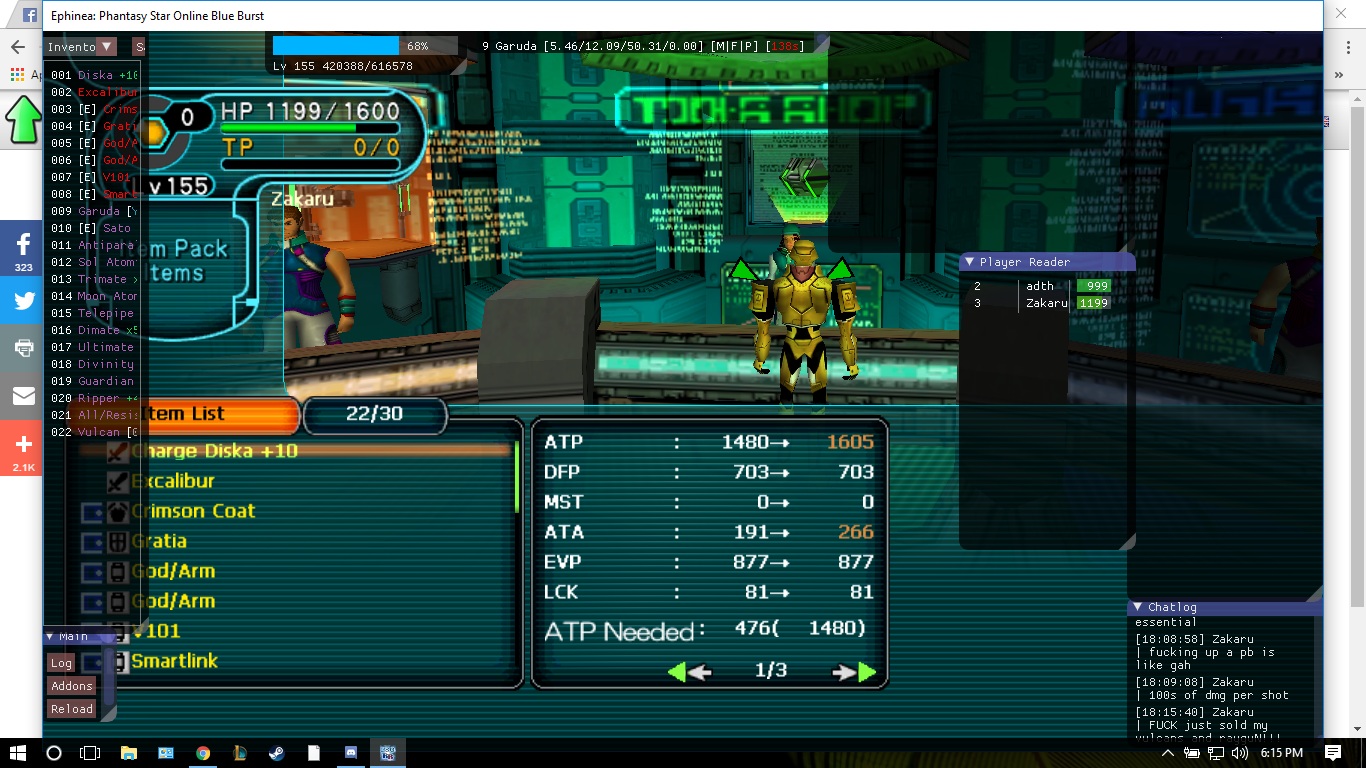Image resolution: width=1366 pixels, height=768 pixels.
Task: Select Charge Diska +10 in item list
Action: click(214, 451)
